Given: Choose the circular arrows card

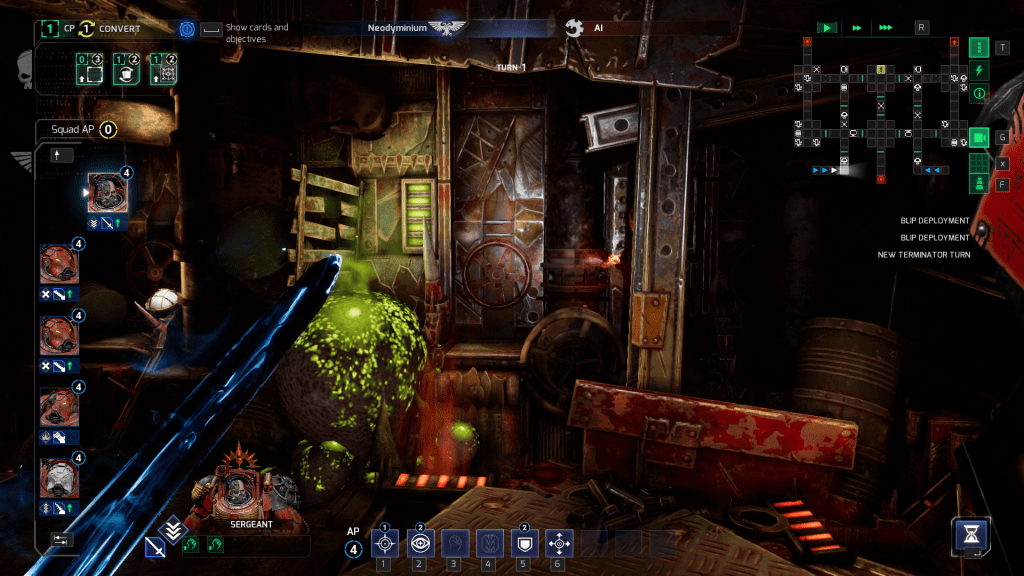Looking at the screenshot, I should (125, 73).
